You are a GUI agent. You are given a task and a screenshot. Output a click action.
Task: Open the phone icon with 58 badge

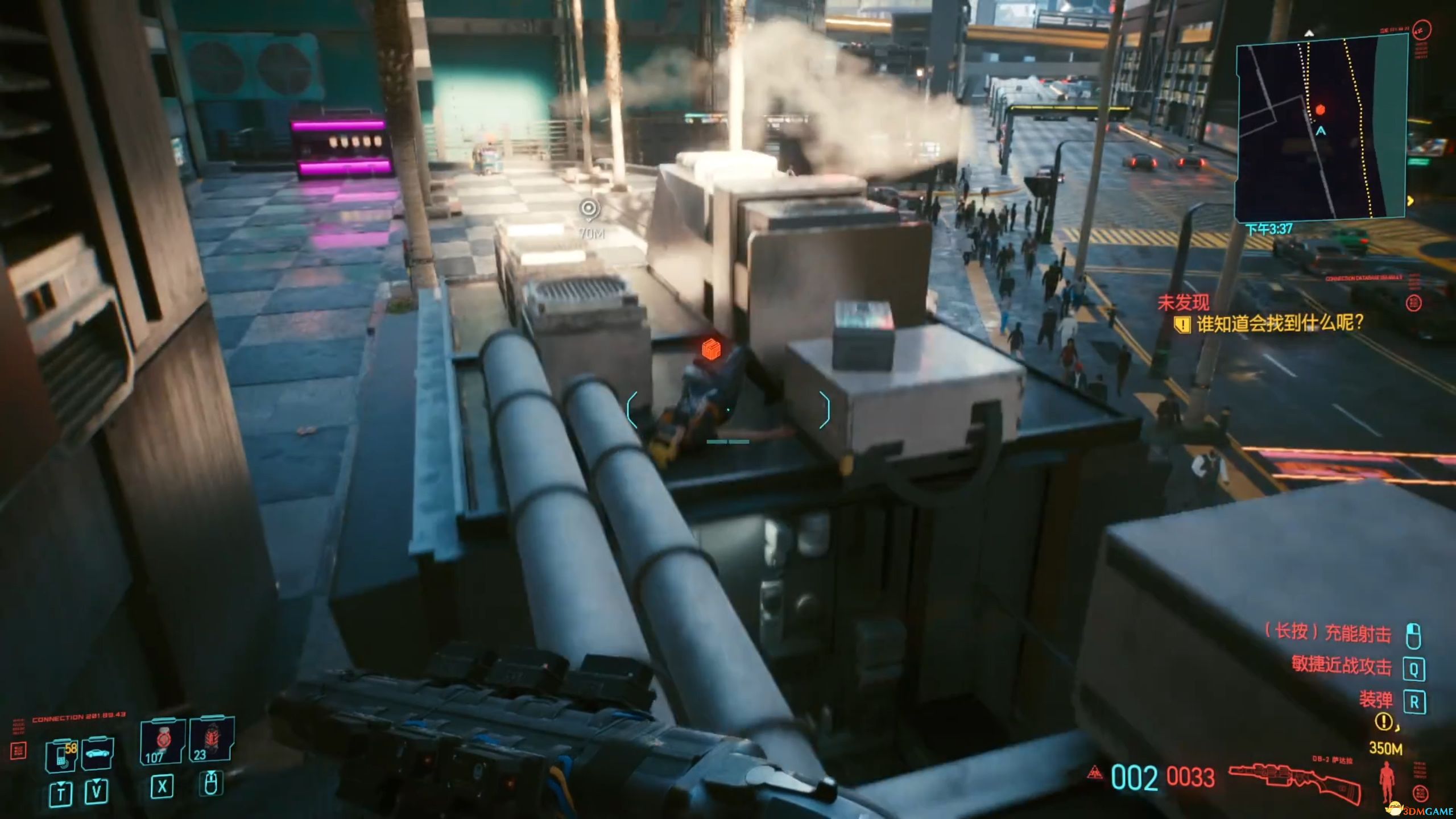click(61, 755)
